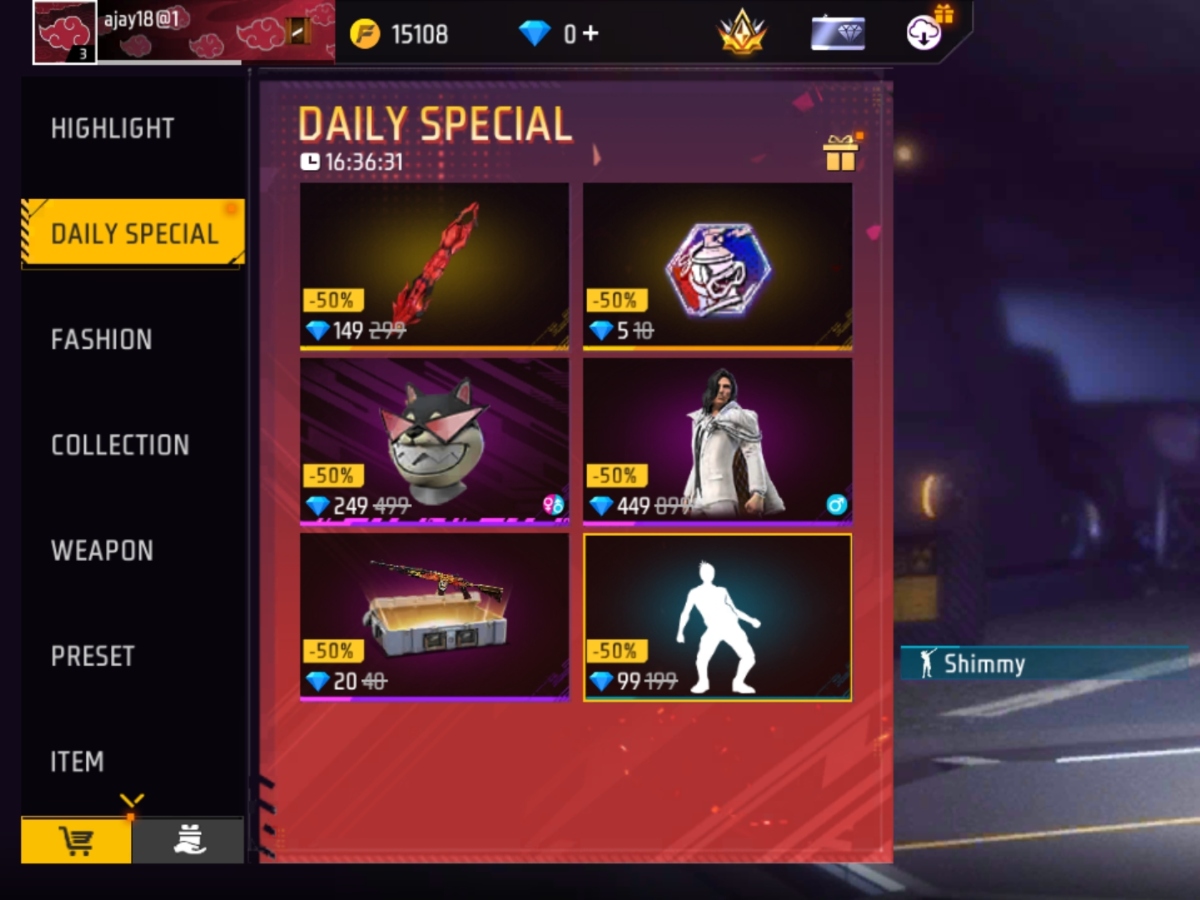Open the player profile avatar
This screenshot has height=900, width=1200.
coord(65,32)
